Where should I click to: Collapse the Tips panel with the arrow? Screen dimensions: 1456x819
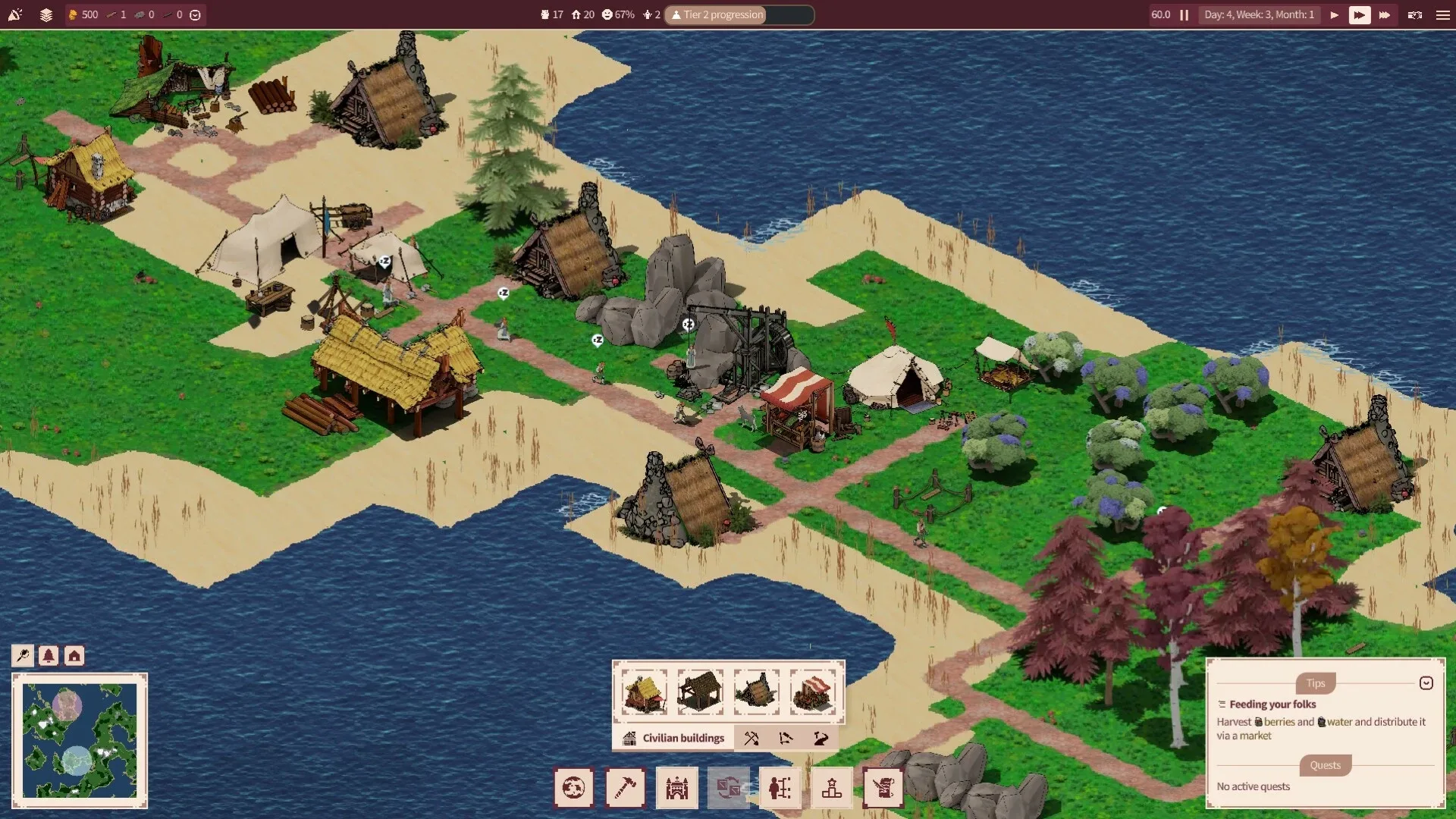1426,683
